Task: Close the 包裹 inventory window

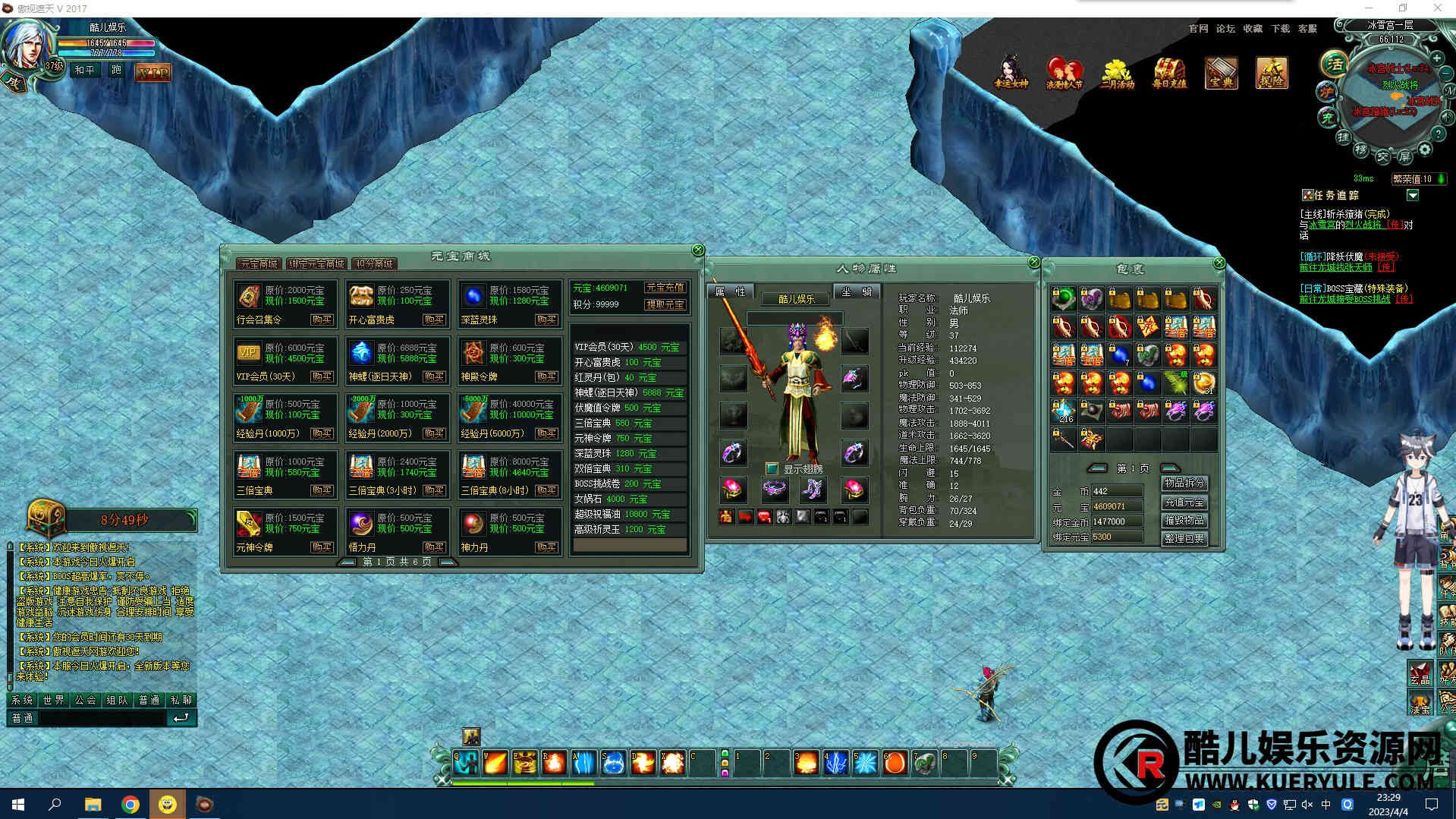Action: pos(1219,263)
